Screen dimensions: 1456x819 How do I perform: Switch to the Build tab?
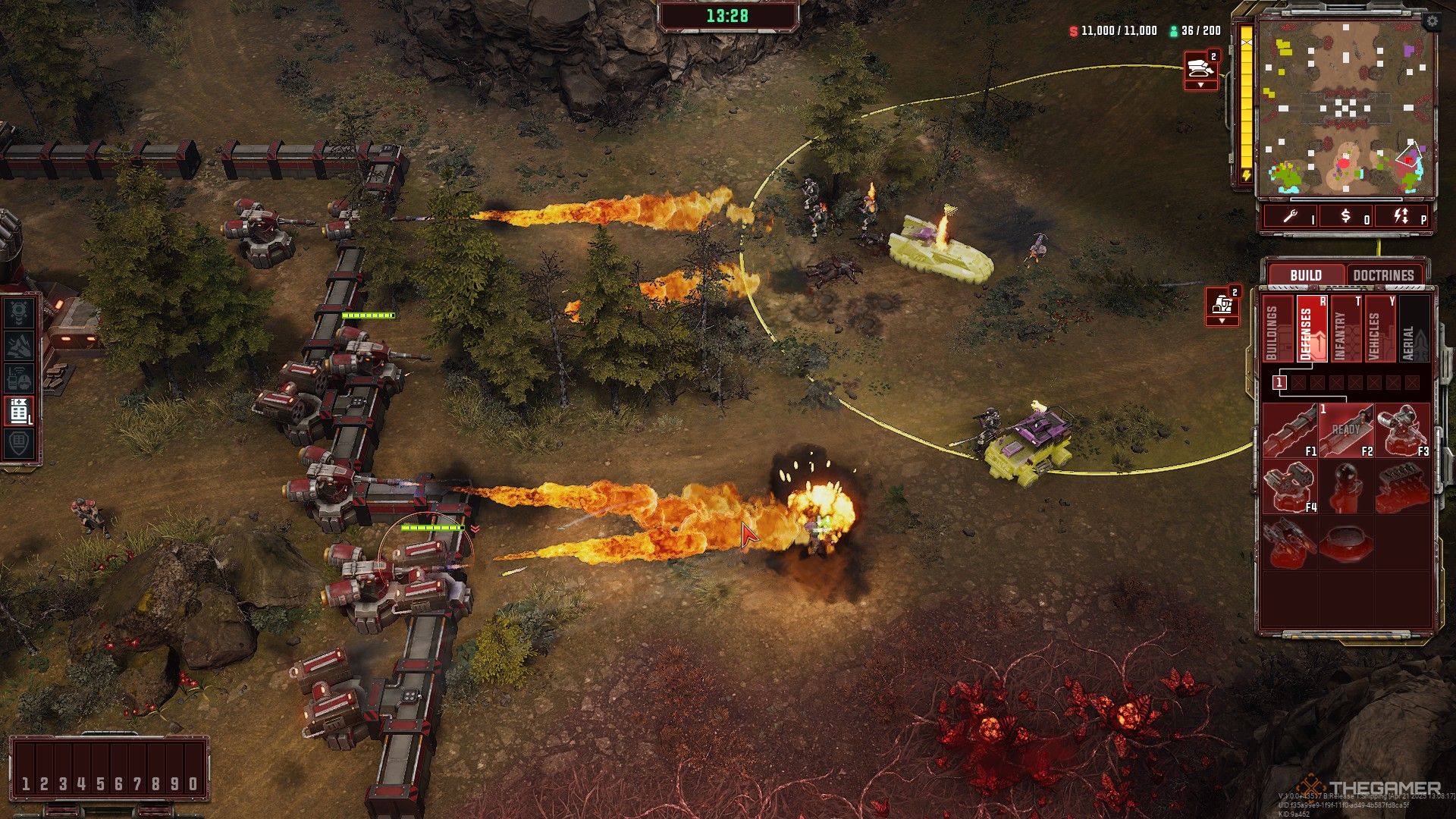[x=1305, y=275]
